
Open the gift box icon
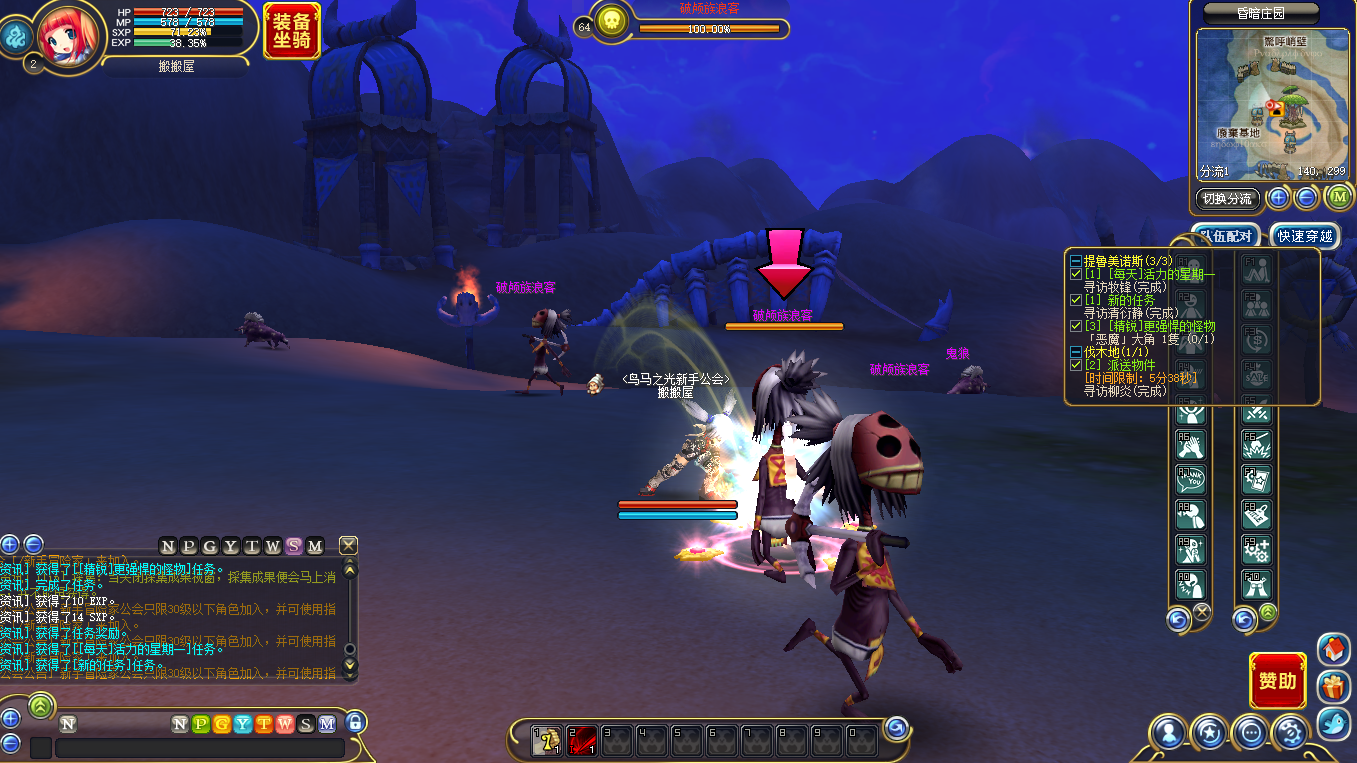(1333, 687)
